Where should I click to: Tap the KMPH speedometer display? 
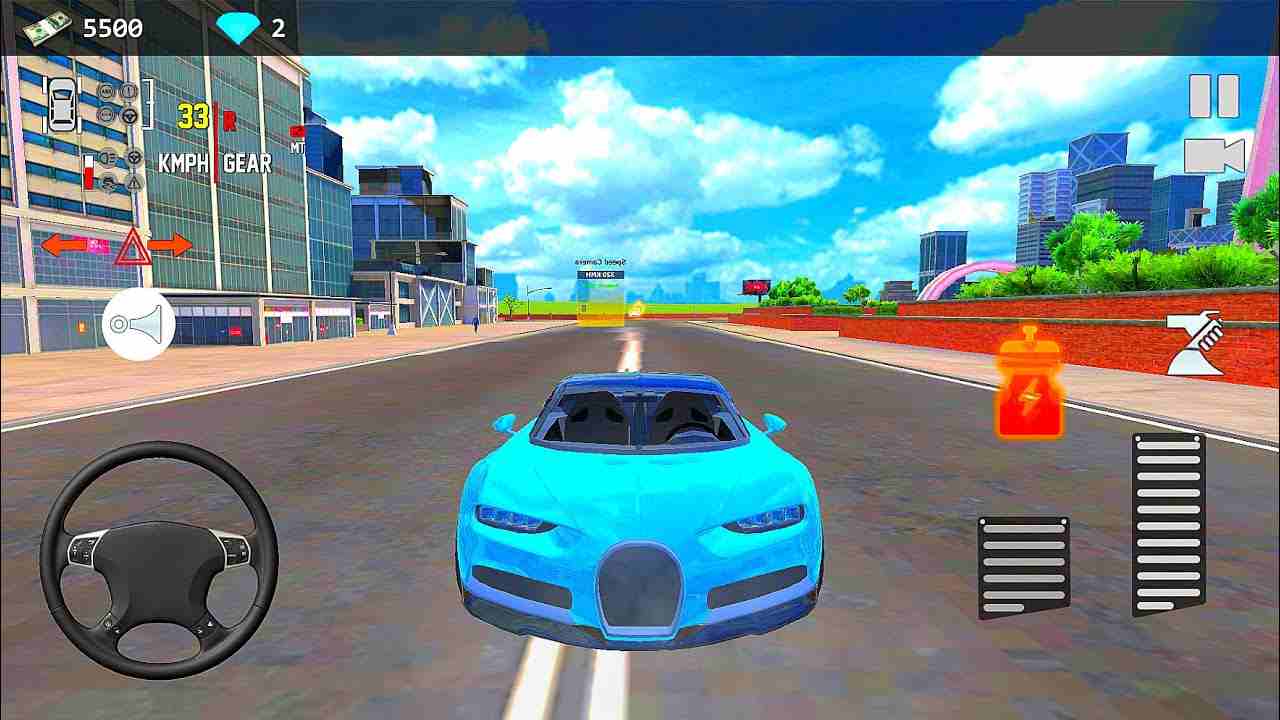coord(183,161)
